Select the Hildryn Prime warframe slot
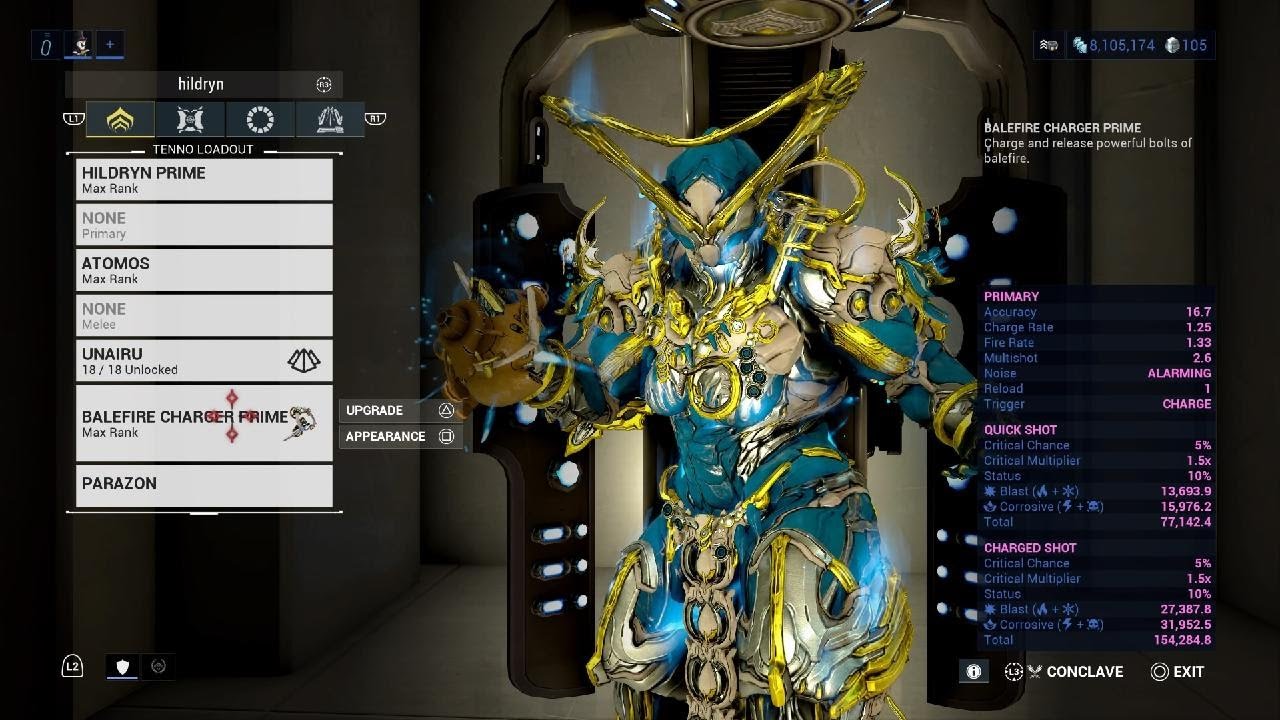Screen dimensions: 1280x720 (x=204, y=180)
